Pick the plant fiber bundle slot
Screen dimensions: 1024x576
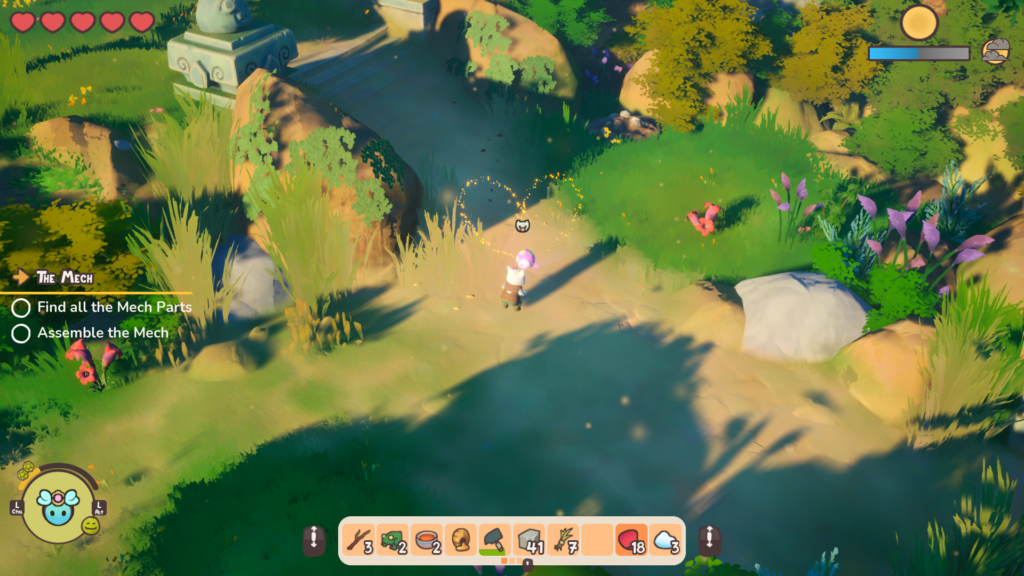pos(563,541)
